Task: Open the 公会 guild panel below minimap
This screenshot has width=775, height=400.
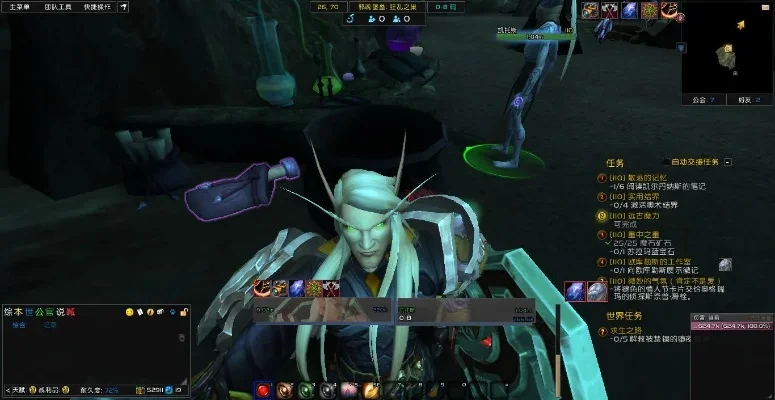Action: (x=702, y=100)
